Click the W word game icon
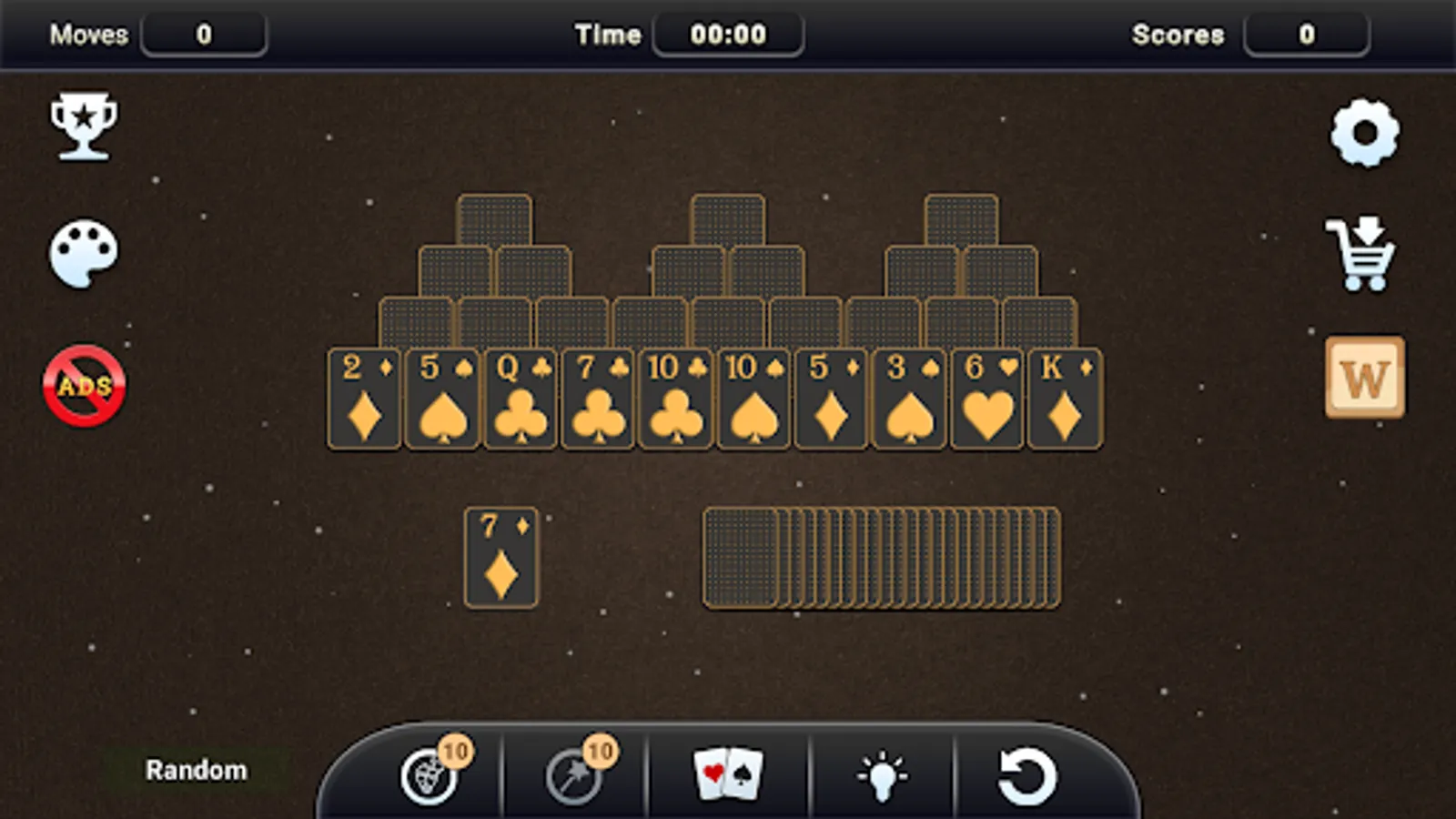This screenshot has width=1456, height=819. point(1364,379)
